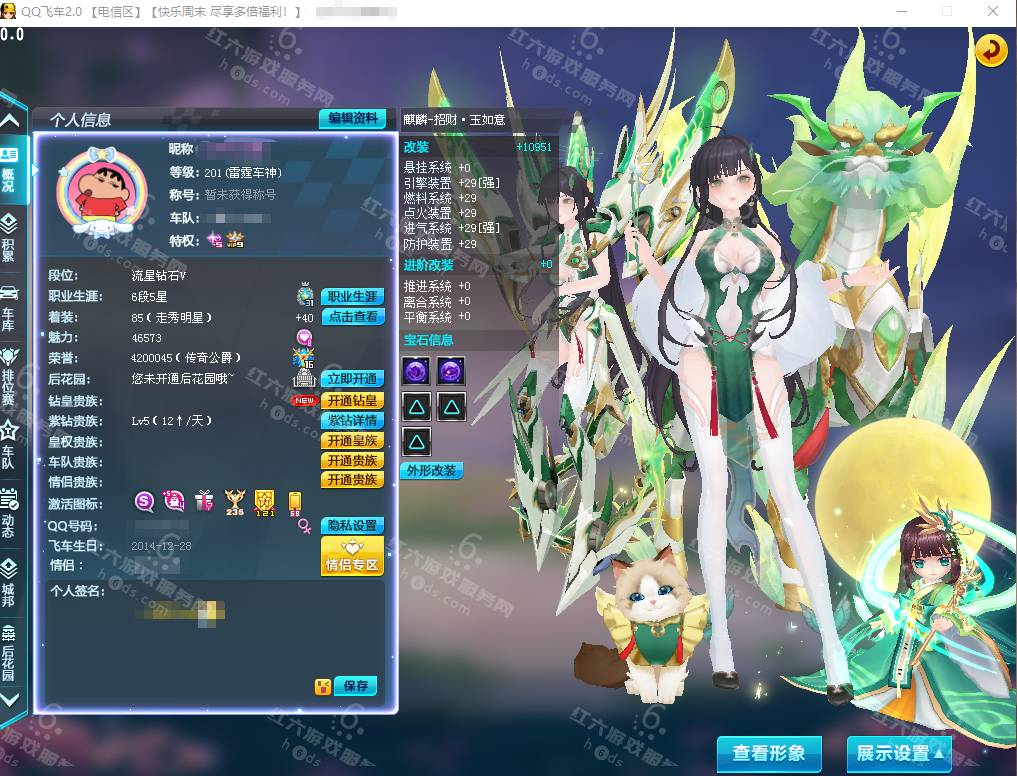Save the personal signature with 保存
1017x776 pixels.
point(355,686)
